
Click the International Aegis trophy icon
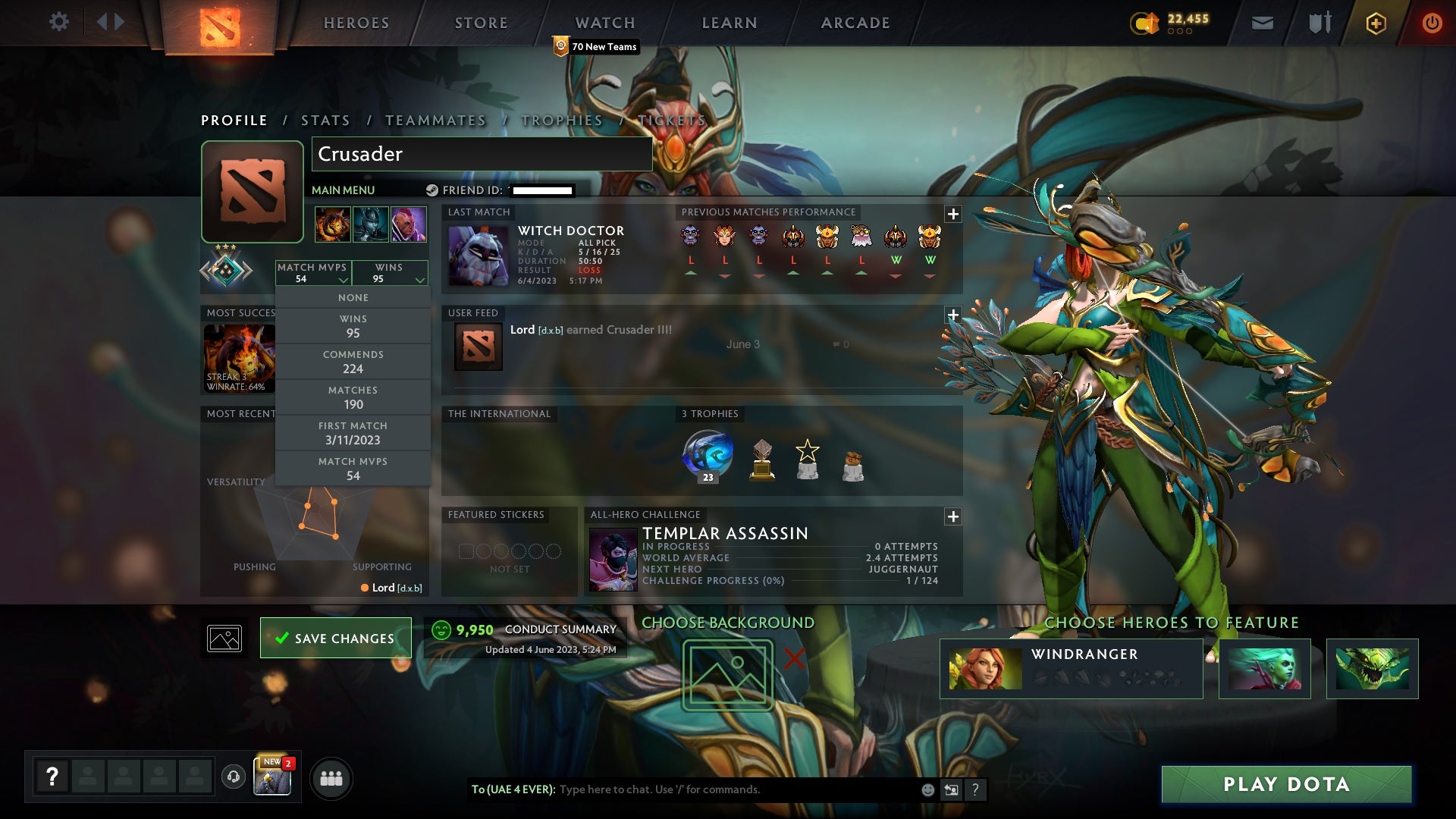tap(707, 455)
